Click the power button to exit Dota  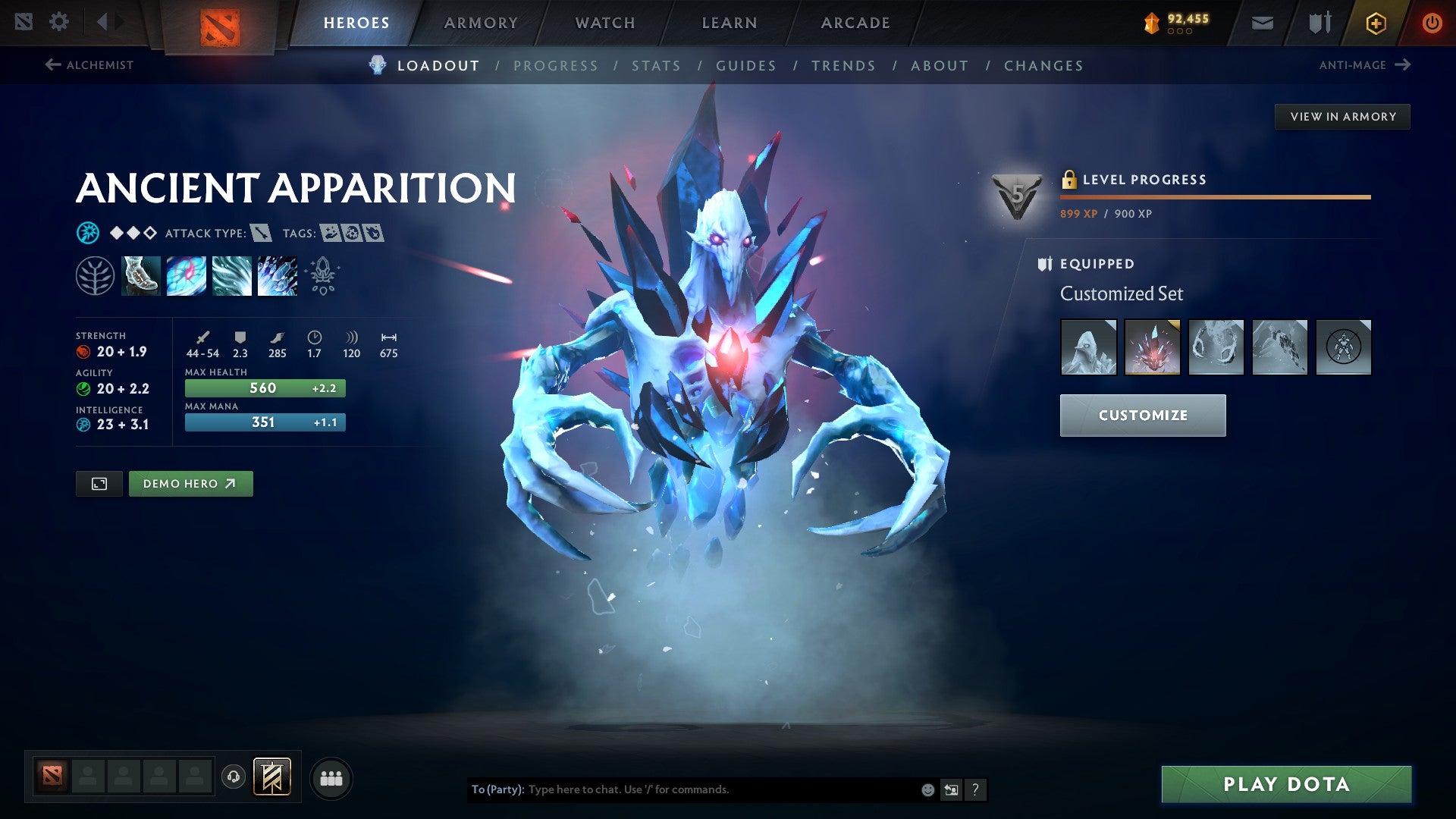tap(1432, 22)
